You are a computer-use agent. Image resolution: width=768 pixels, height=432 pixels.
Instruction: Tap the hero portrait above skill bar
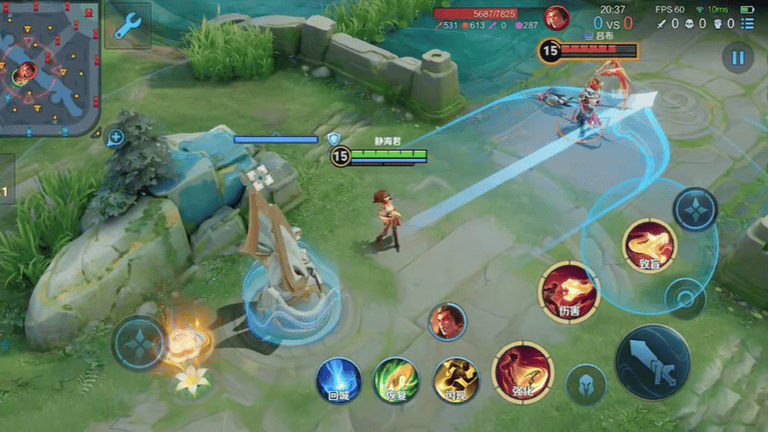click(447, 321)
